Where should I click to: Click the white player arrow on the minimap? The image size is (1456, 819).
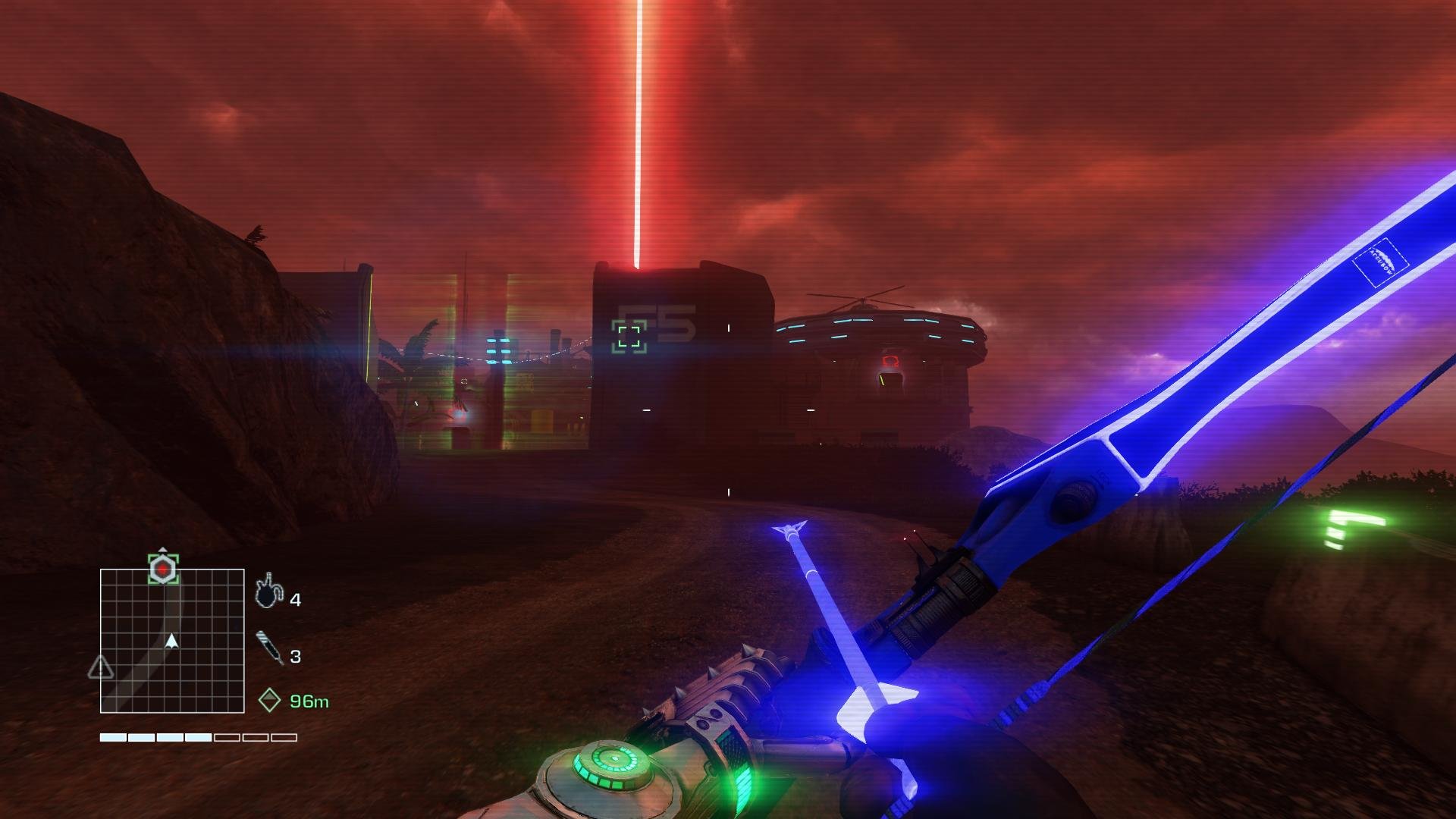click(172, 642)
